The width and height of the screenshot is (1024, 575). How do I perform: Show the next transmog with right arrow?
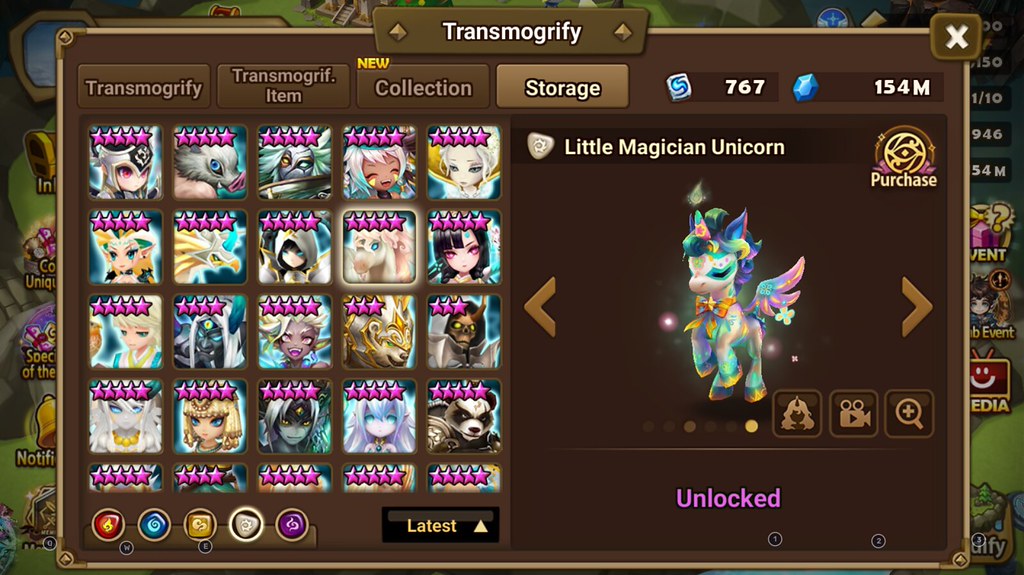click(916, 307)
